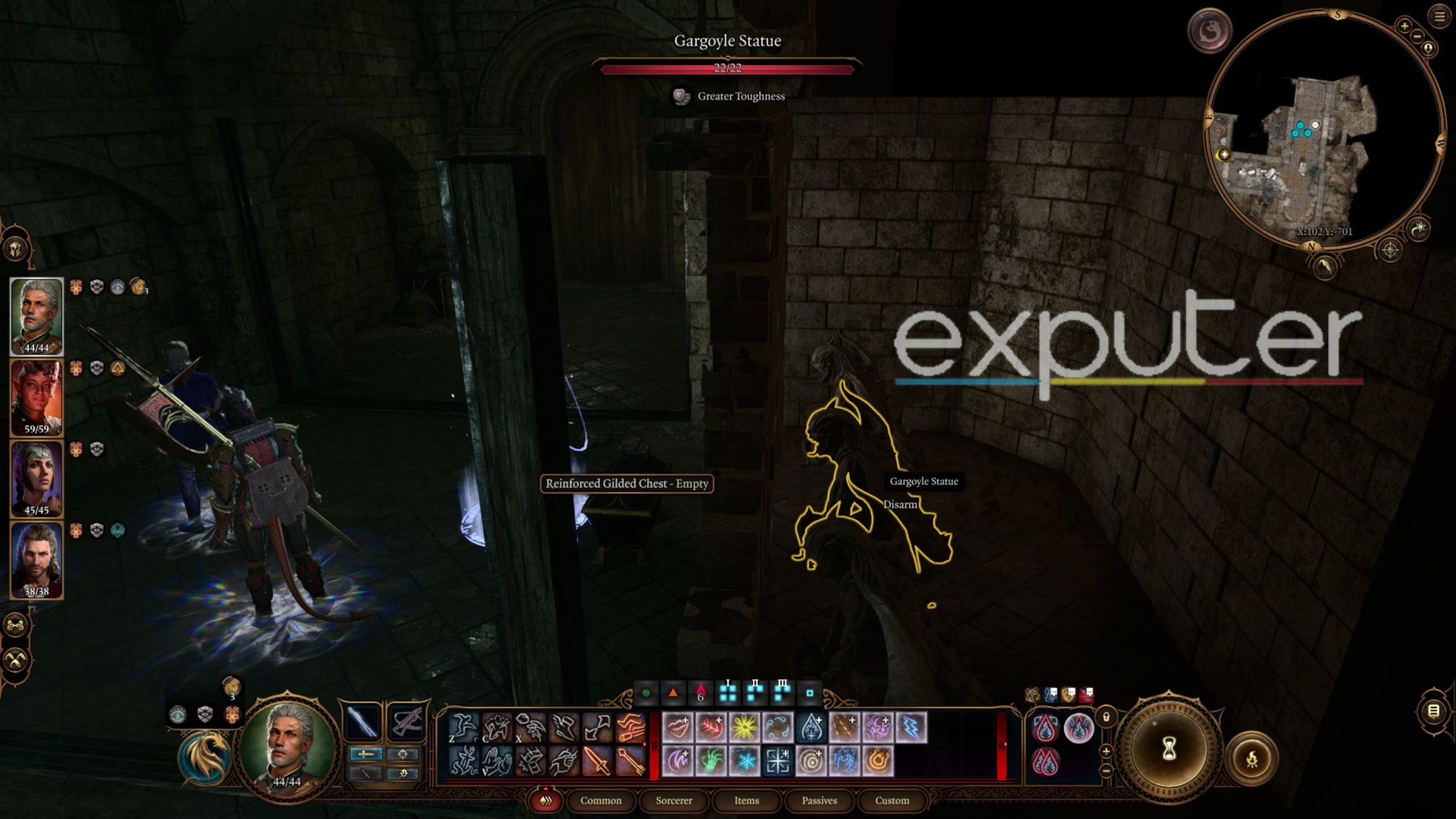Image resolution: width=1456 pixels, height=819 pixels.
Task: Toggle the level III spell slot filter
Action: pos(783,692)
